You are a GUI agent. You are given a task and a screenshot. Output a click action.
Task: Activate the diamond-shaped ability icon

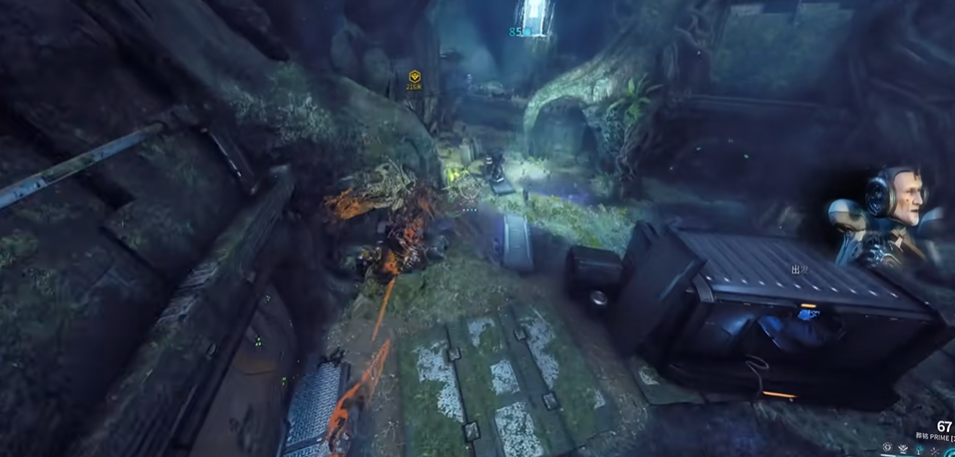click(887, 447)
